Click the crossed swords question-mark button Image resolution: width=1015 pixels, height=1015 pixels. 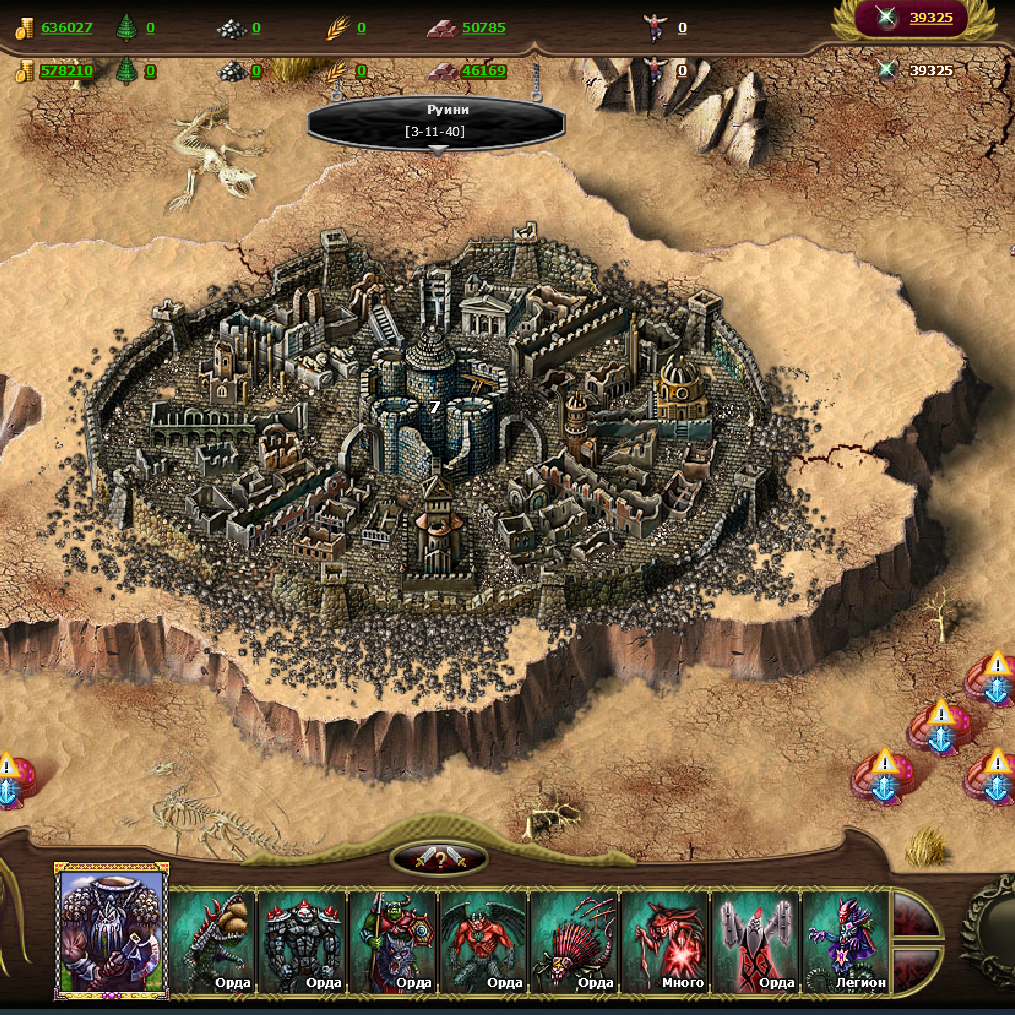click(439, 858)
